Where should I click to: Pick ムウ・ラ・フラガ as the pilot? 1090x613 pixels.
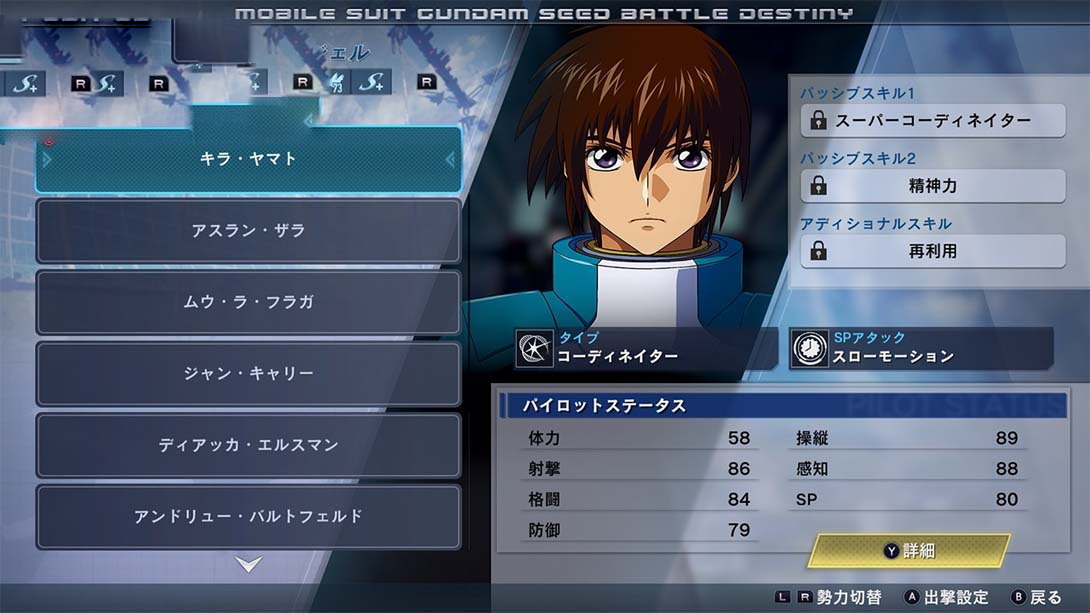248,302
